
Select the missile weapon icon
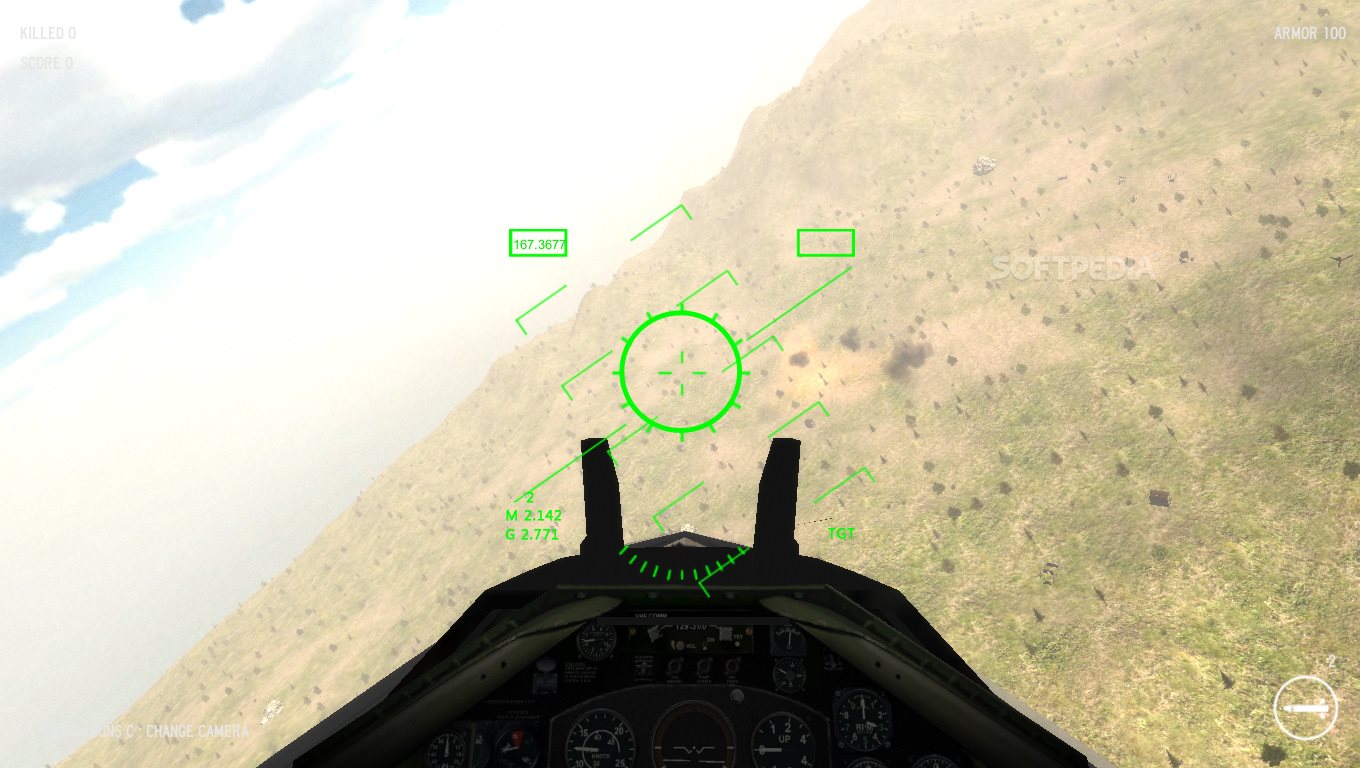[x=1306, y=708]
